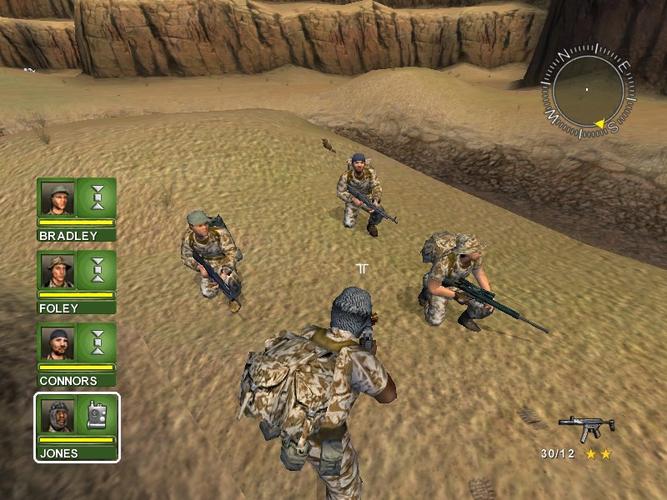Click Bradley's squad order icon
Image resolution: width=667 pixels, height=500 pixels.
tap(97, 197)
